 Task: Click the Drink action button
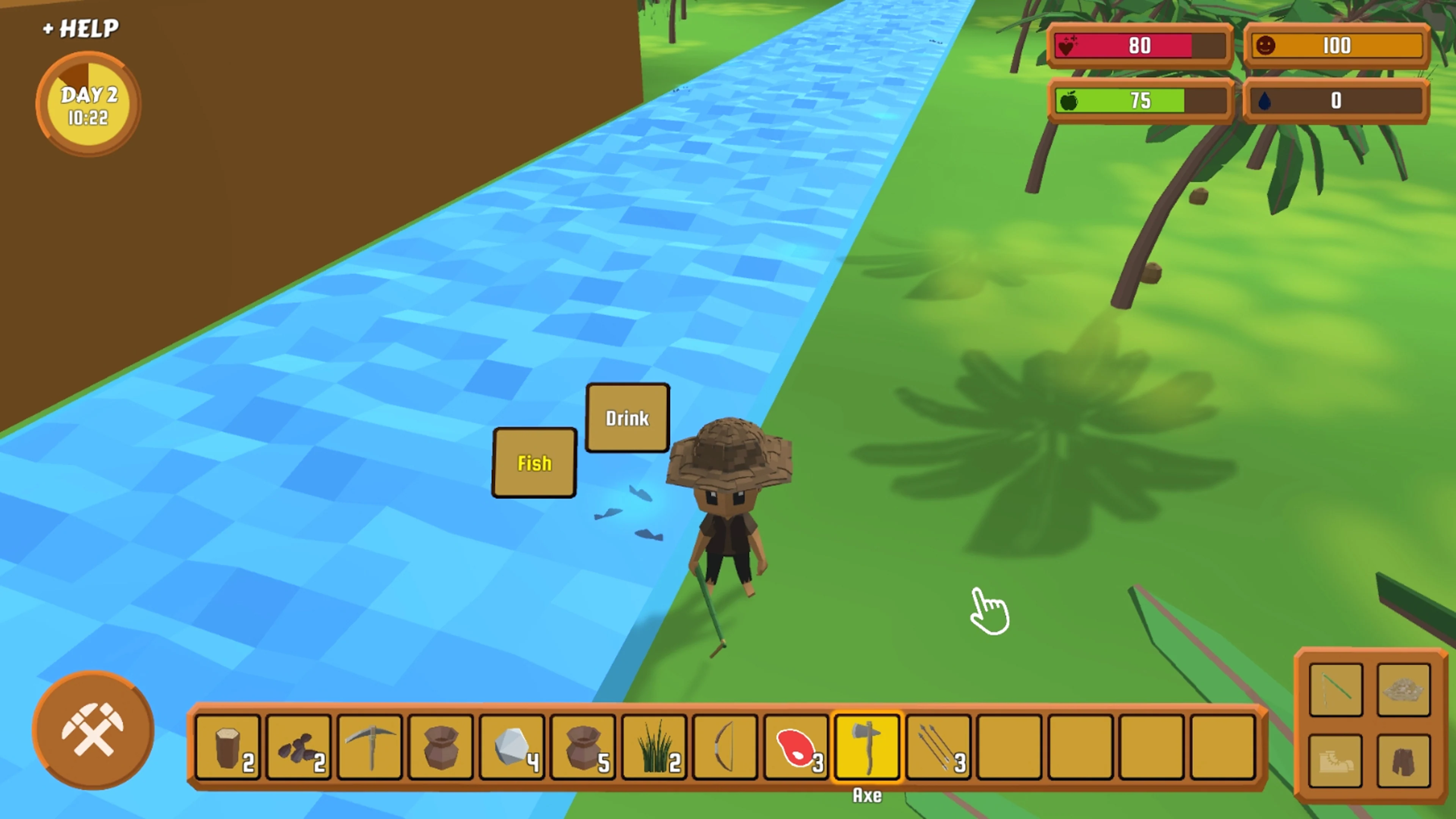[628, 418]
